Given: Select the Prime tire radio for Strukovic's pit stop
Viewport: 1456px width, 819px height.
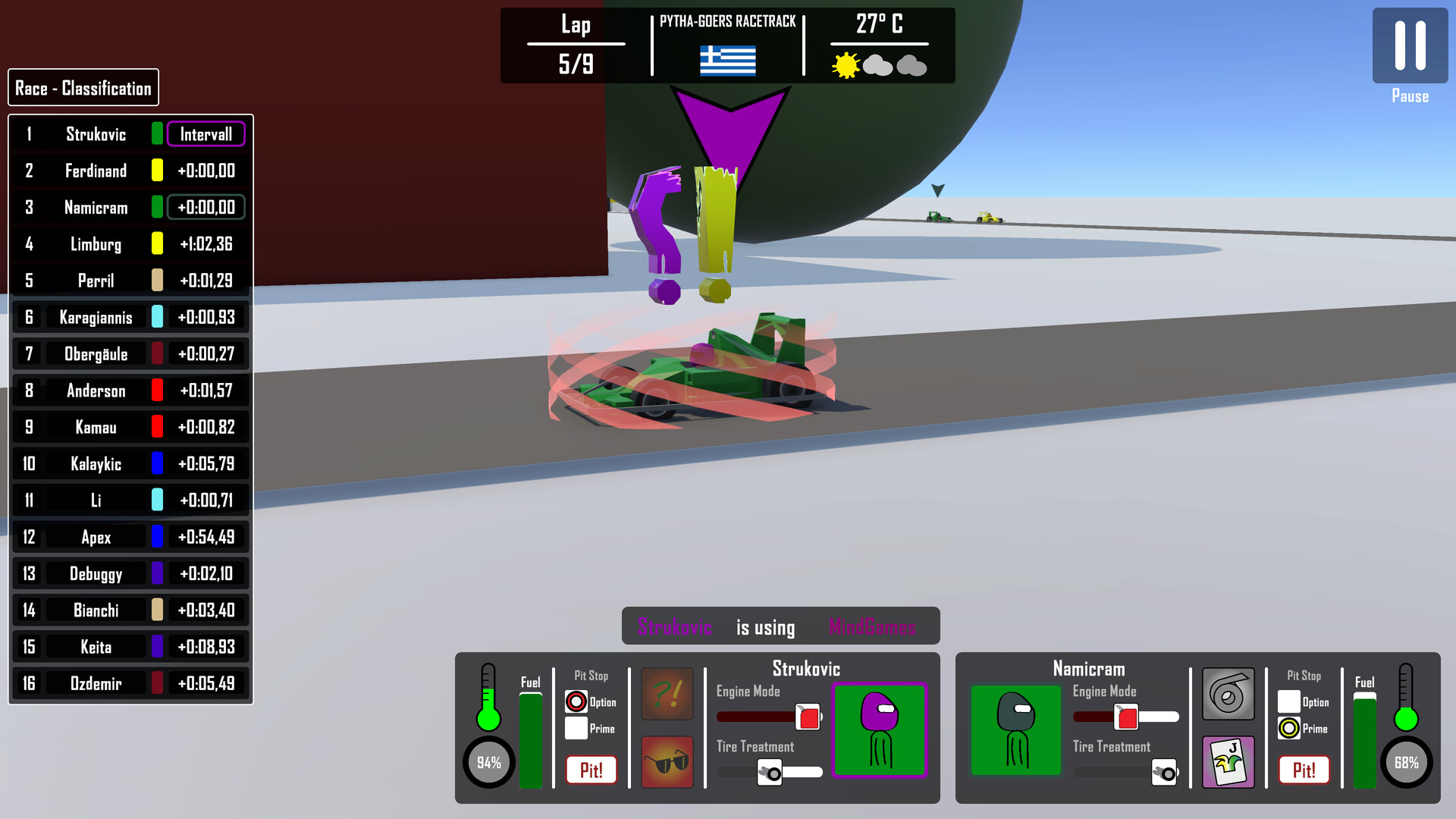Looking at the screenshot, I should pyautogui.click(x=576, y=729).
